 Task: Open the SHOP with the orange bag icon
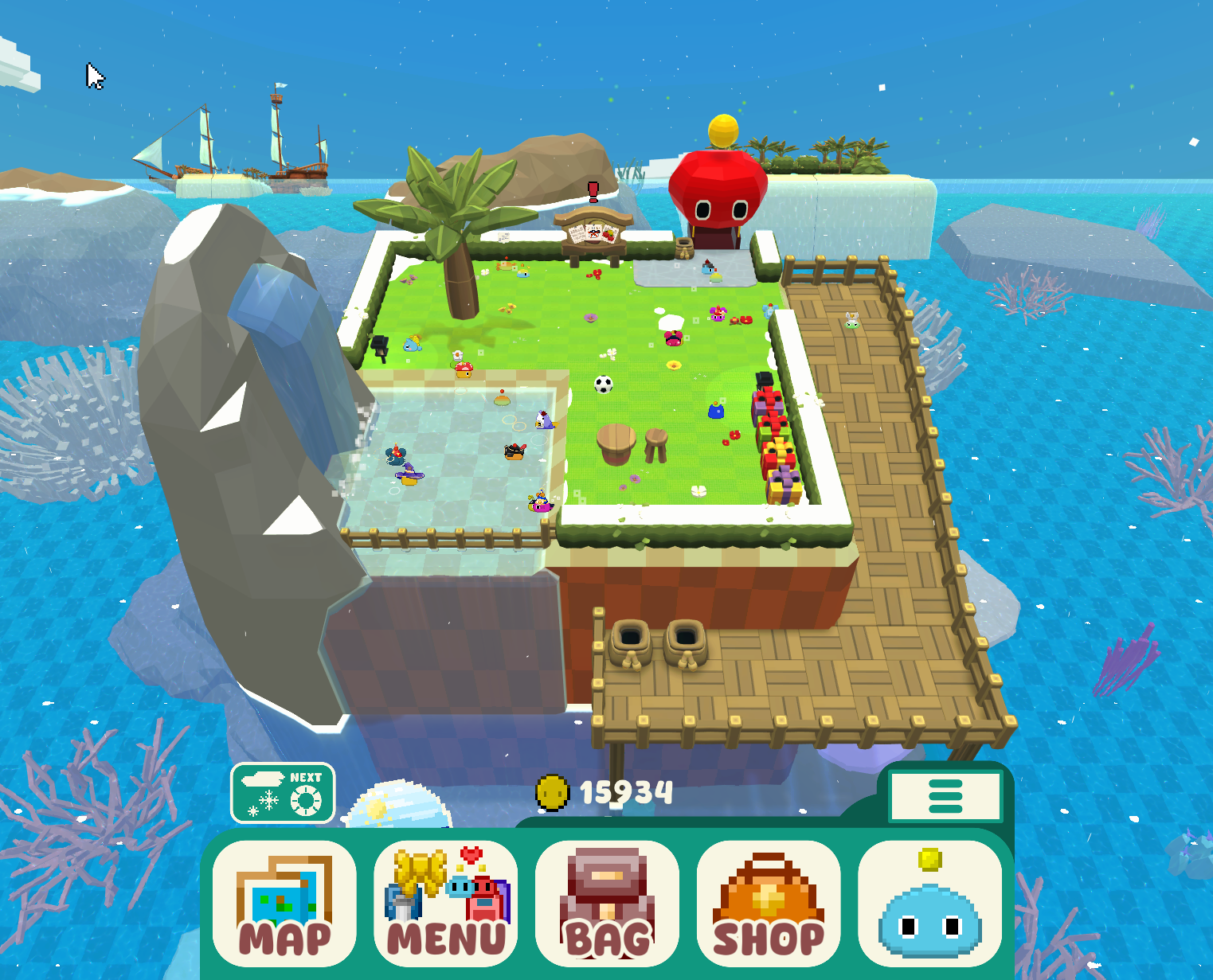click(x=767, y=904)
